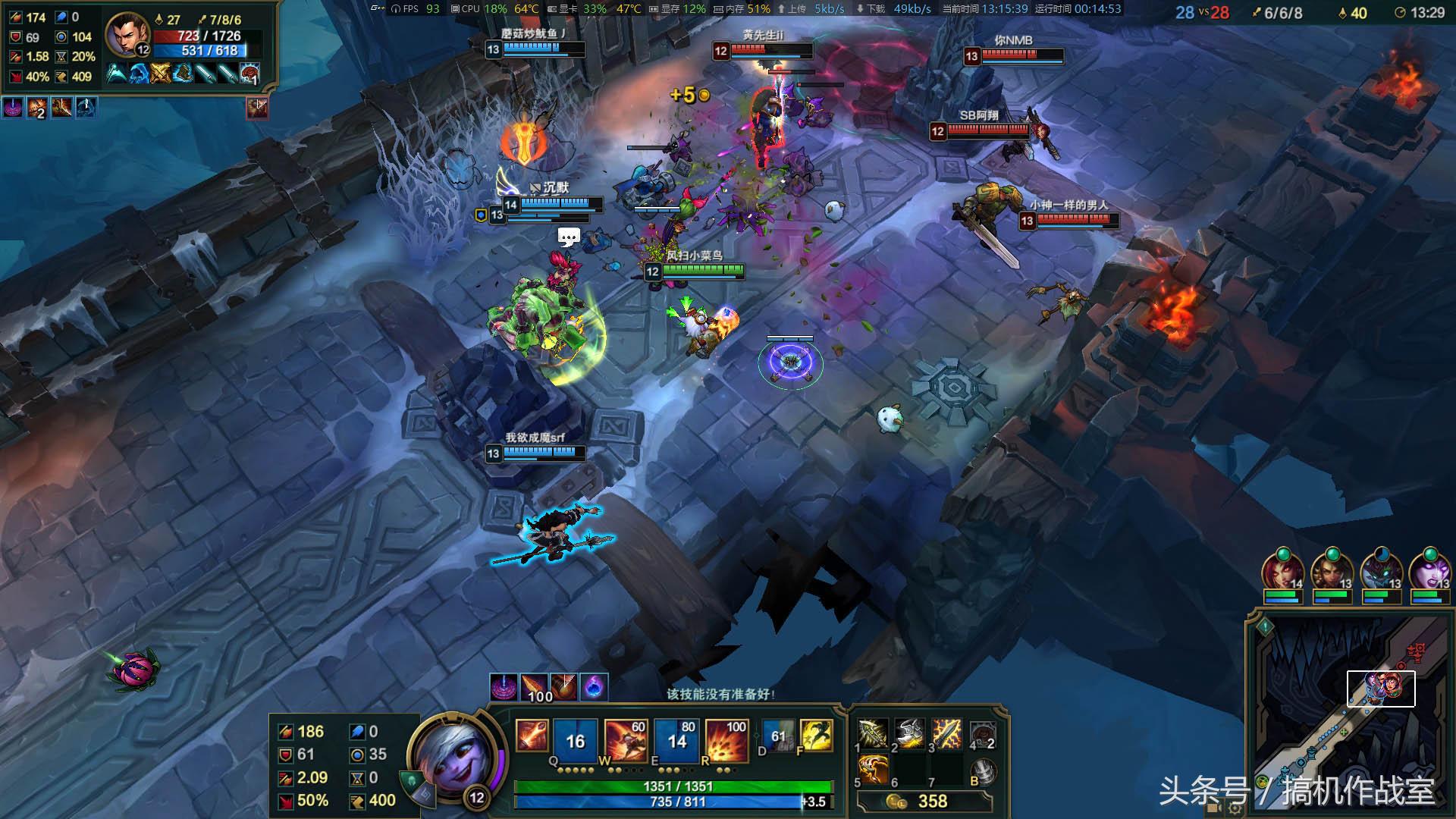
Task: Select the passive ability icon beside Q
Action: [x=532, y=736]
